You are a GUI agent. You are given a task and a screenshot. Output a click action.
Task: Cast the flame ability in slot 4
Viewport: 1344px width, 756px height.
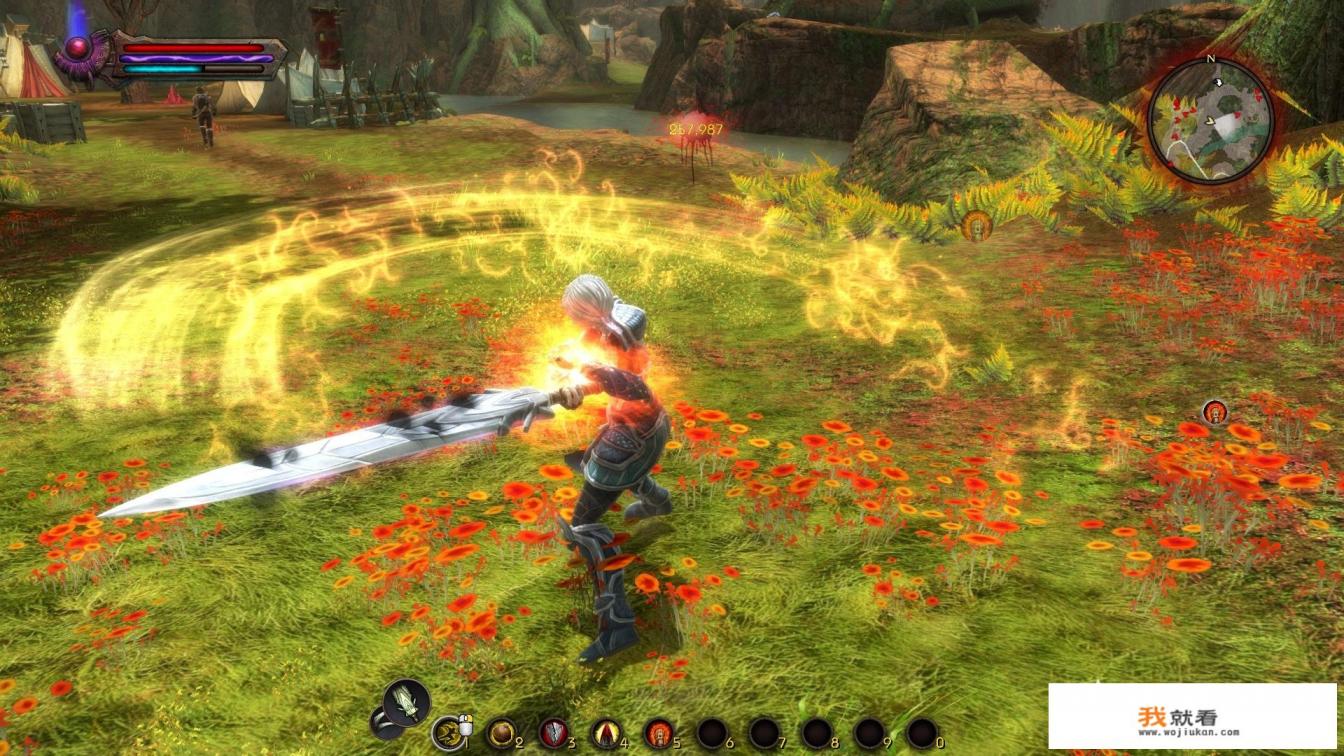tap(607, 732)
